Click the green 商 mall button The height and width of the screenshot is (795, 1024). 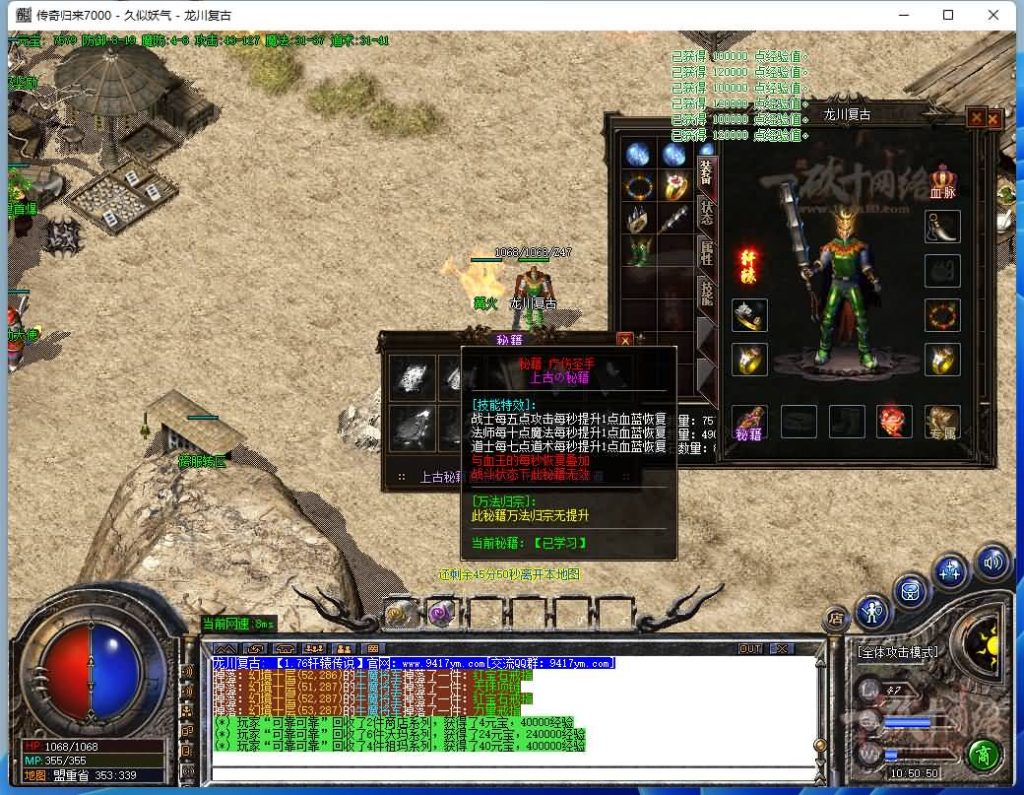click(x=985, y=753)
